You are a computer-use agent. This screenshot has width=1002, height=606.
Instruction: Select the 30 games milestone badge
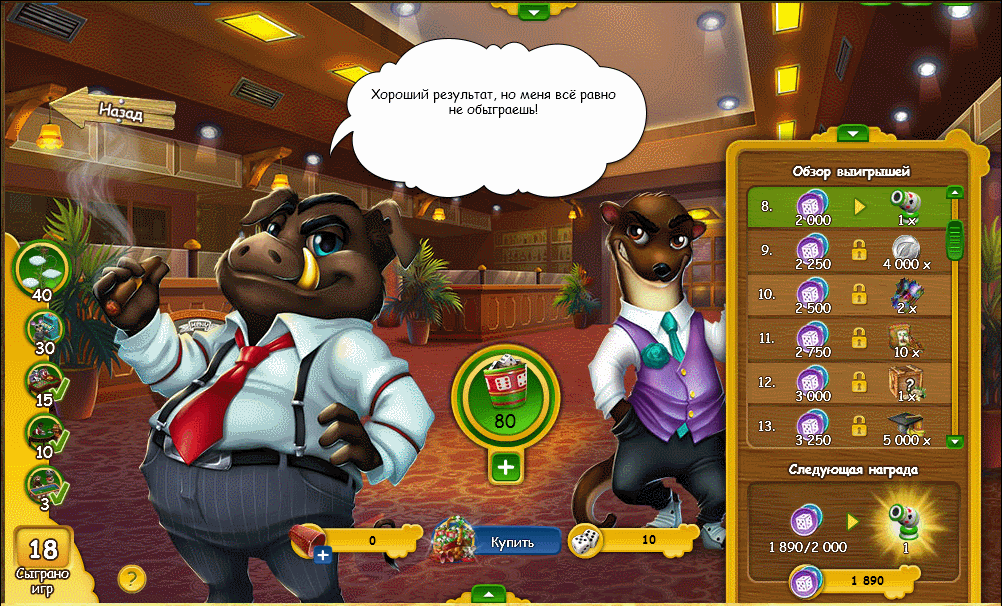point(43,325)
